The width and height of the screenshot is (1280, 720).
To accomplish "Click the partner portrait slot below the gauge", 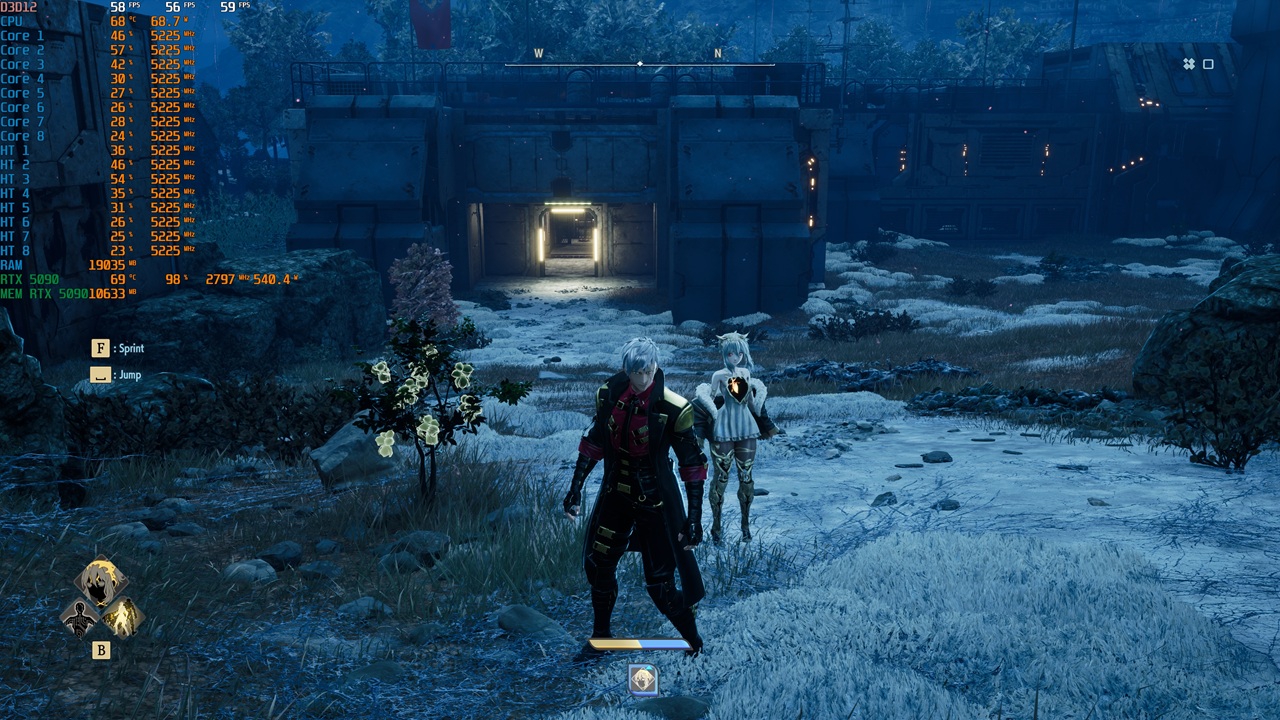I will (642, 680).
